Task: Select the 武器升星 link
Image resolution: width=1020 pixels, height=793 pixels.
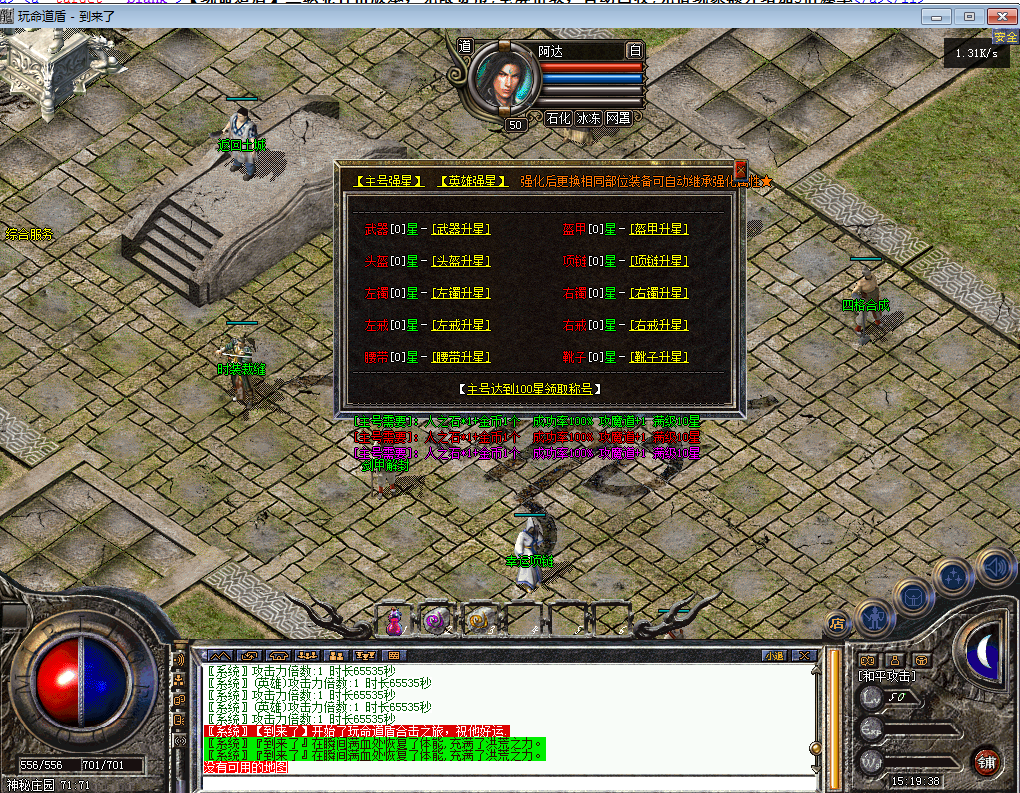Action: [461, 230]
